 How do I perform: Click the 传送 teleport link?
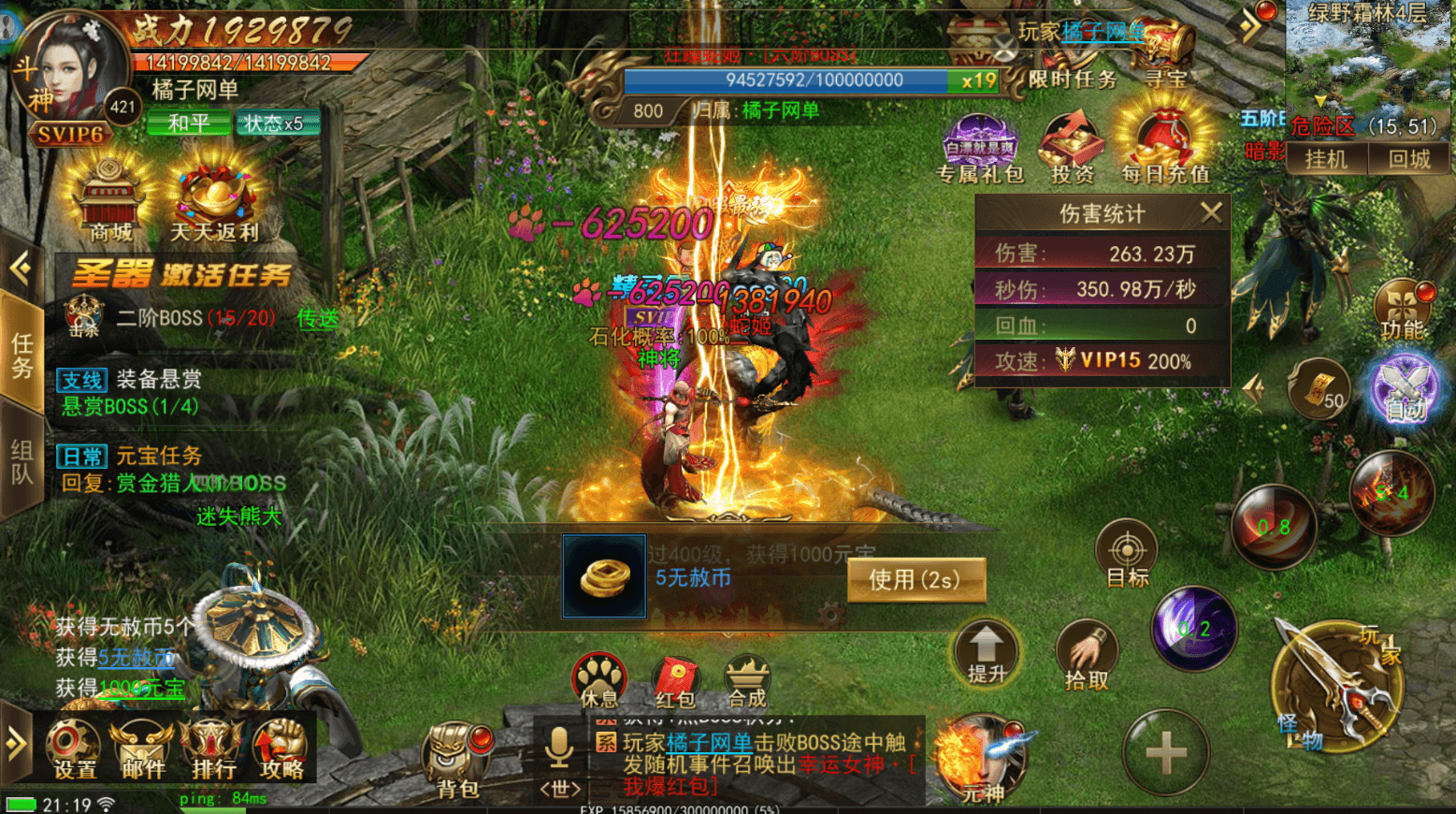coord(318,319)
